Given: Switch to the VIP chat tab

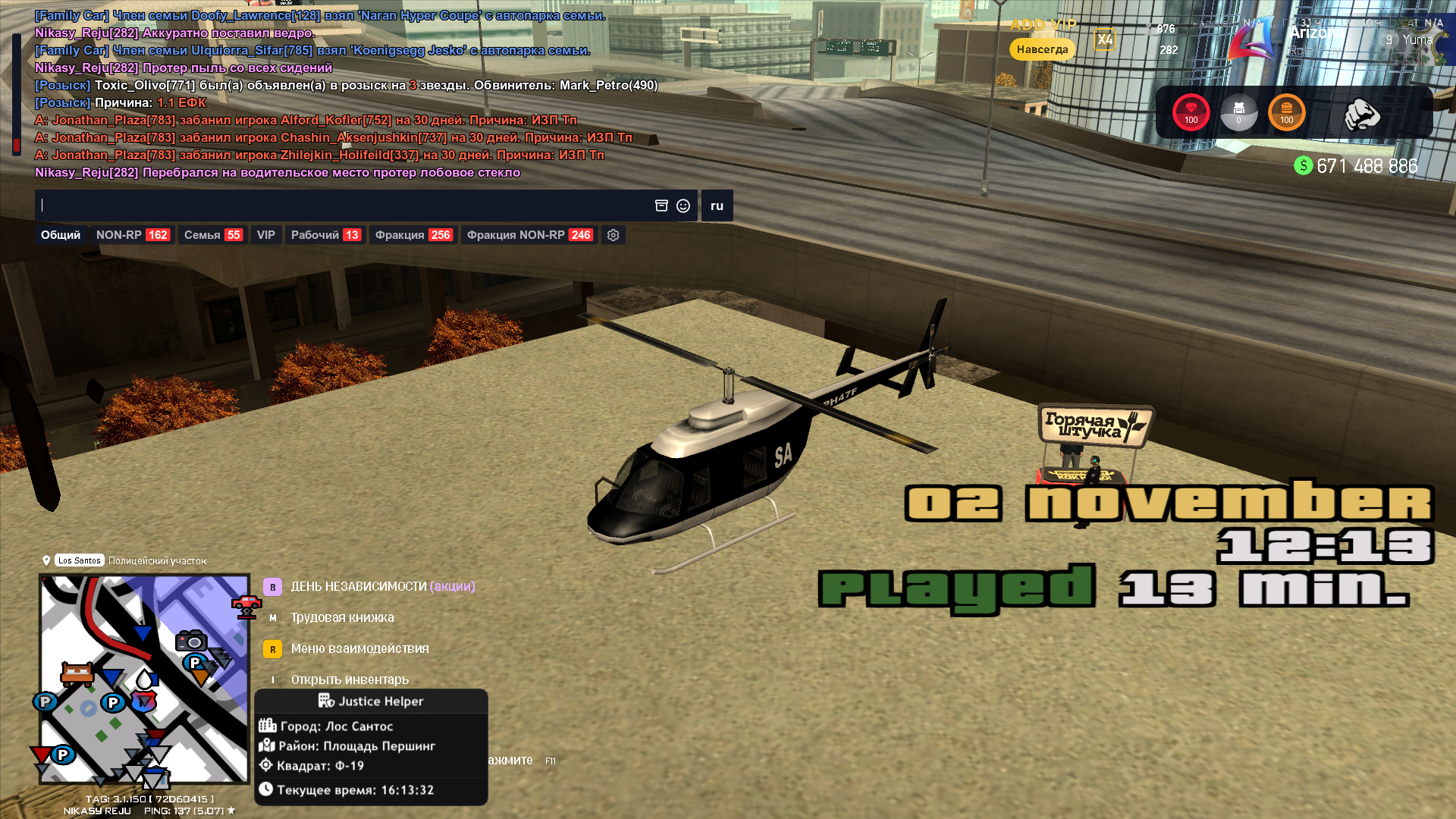Looking at the screenshot, I should (265, 235).
